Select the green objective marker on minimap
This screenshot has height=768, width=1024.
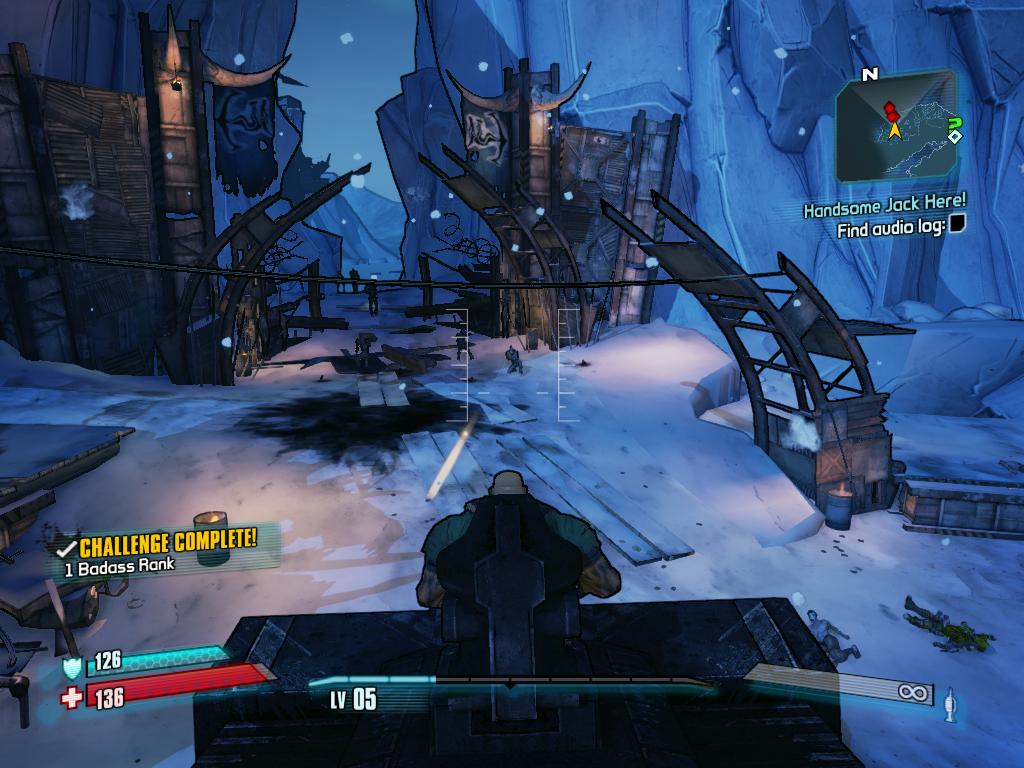[x=954, y=124]
